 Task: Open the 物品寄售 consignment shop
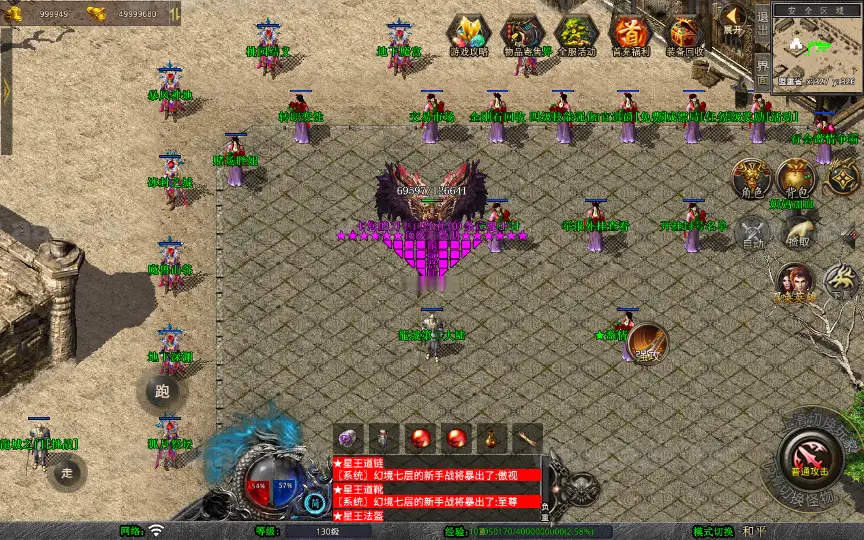coord(521,34)
